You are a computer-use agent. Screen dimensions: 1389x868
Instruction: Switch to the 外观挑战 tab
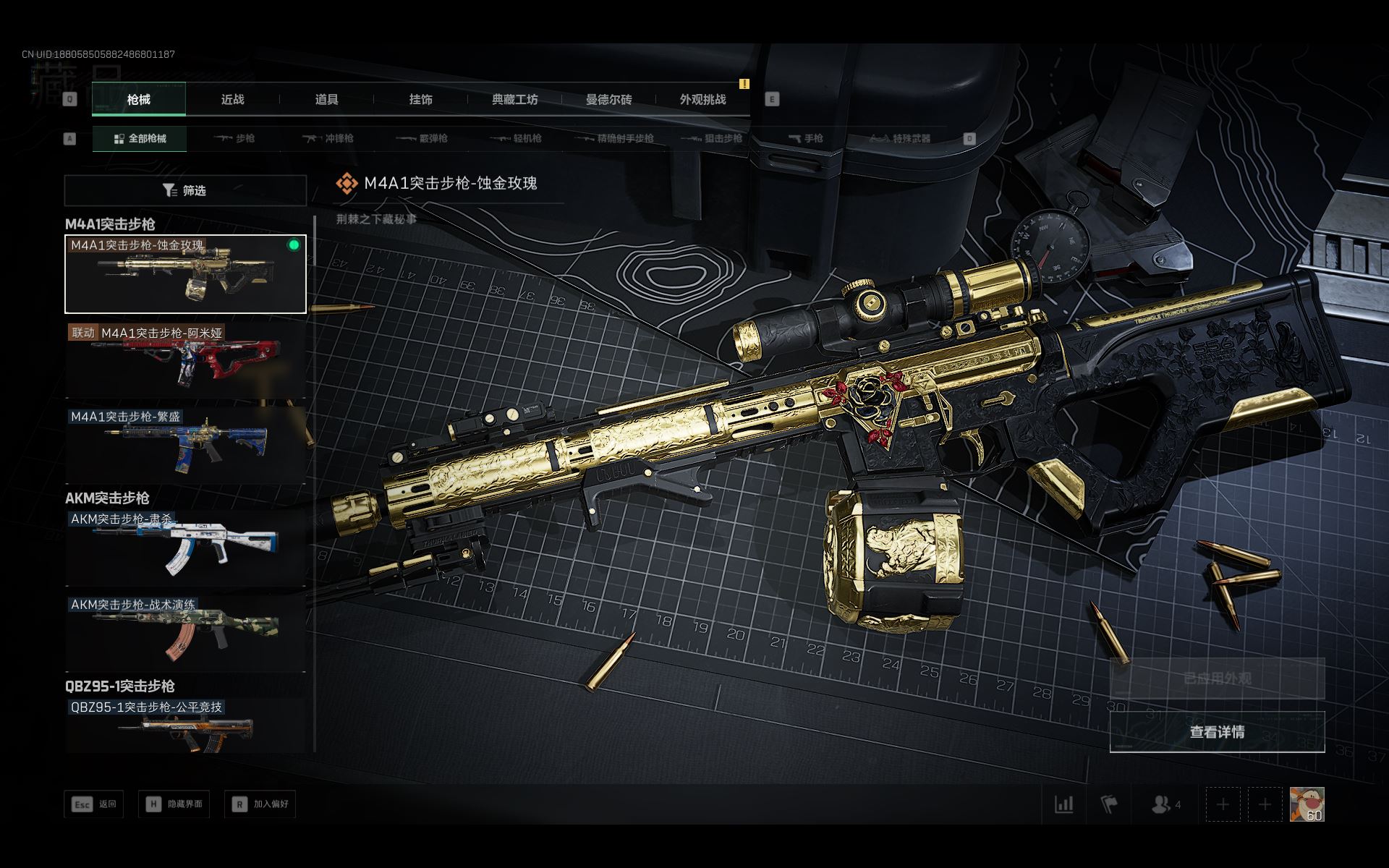click(x=702, y=100)
